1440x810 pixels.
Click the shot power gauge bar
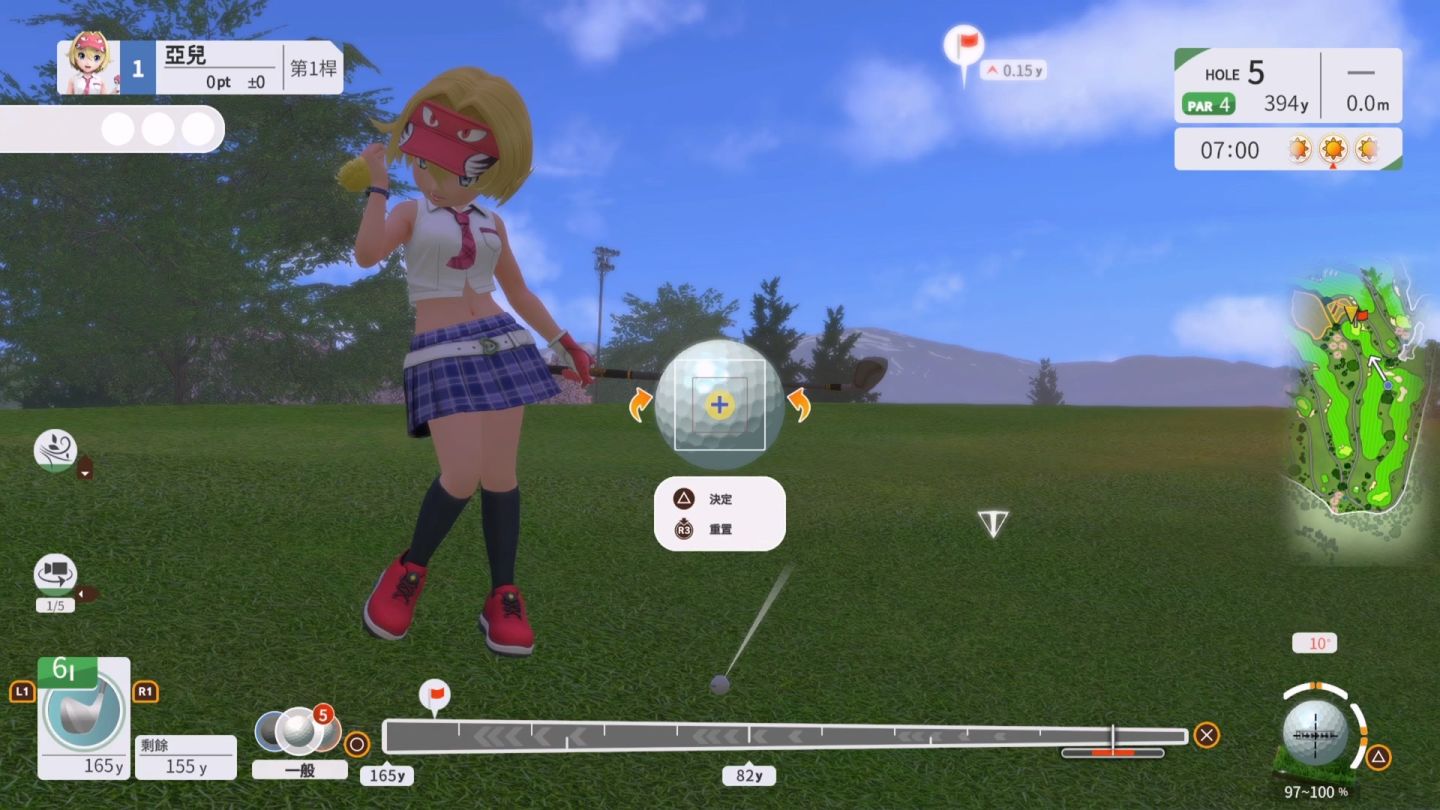tap(784, 737)
